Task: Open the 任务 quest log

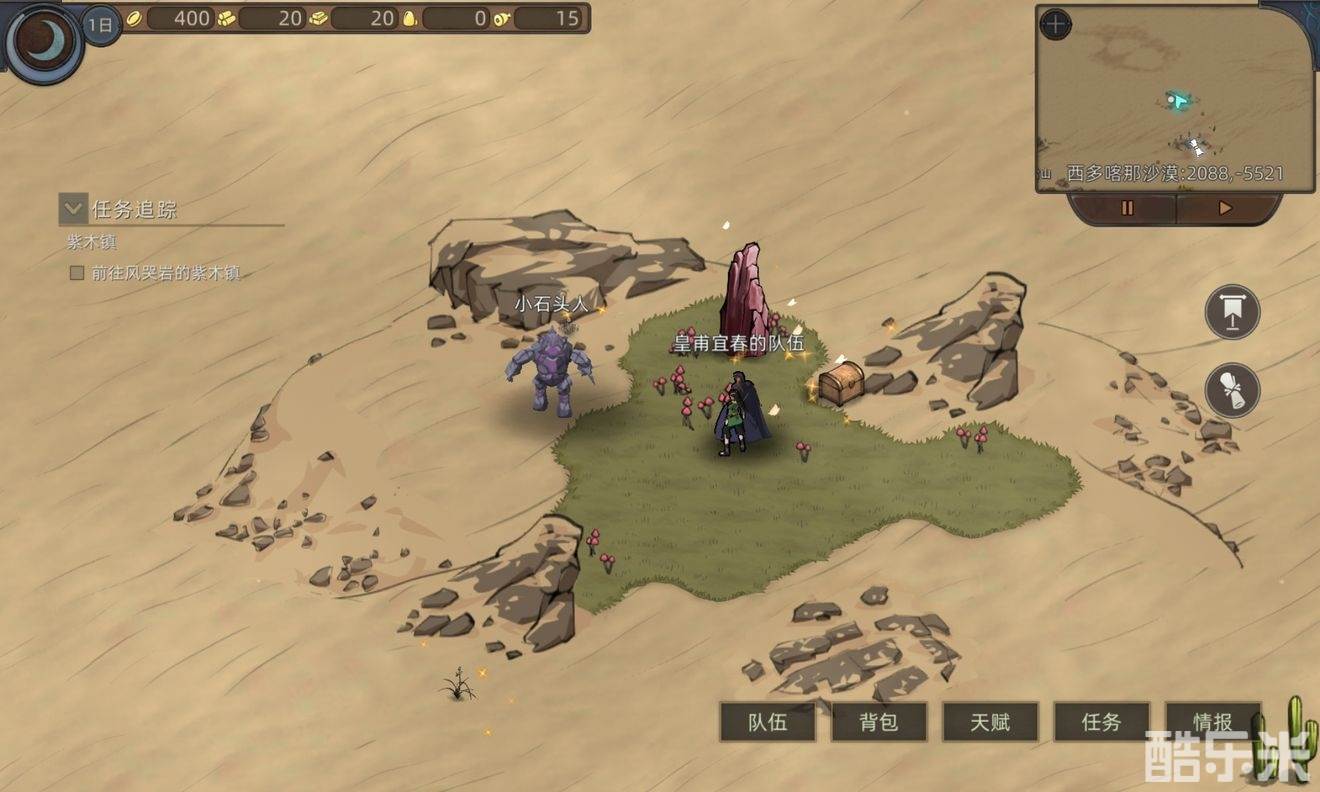Action: click(x=1101, y=722)
